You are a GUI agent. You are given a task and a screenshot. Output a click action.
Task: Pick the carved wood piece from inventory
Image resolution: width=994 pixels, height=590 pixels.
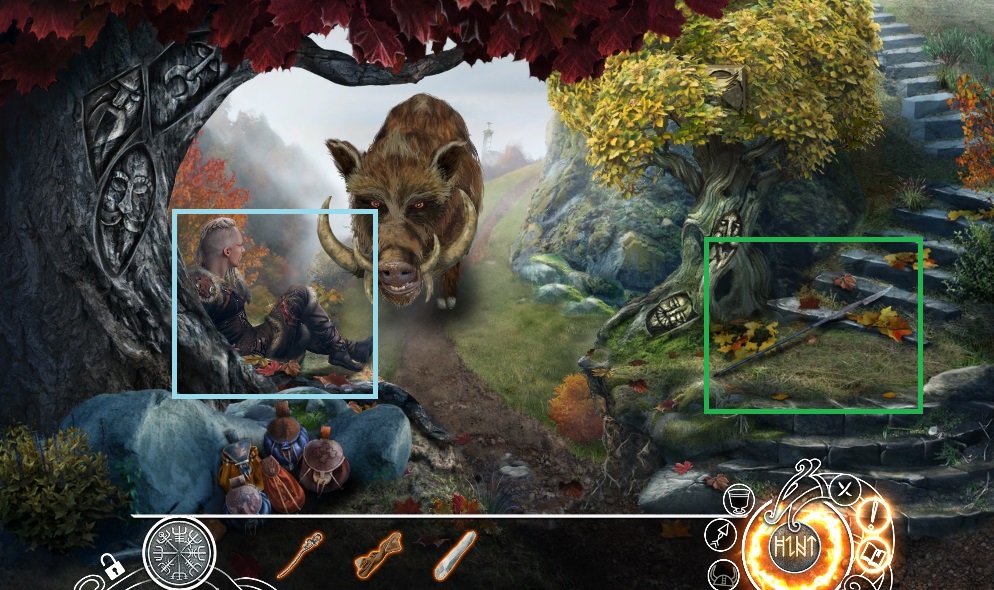[x=378, y=556]
